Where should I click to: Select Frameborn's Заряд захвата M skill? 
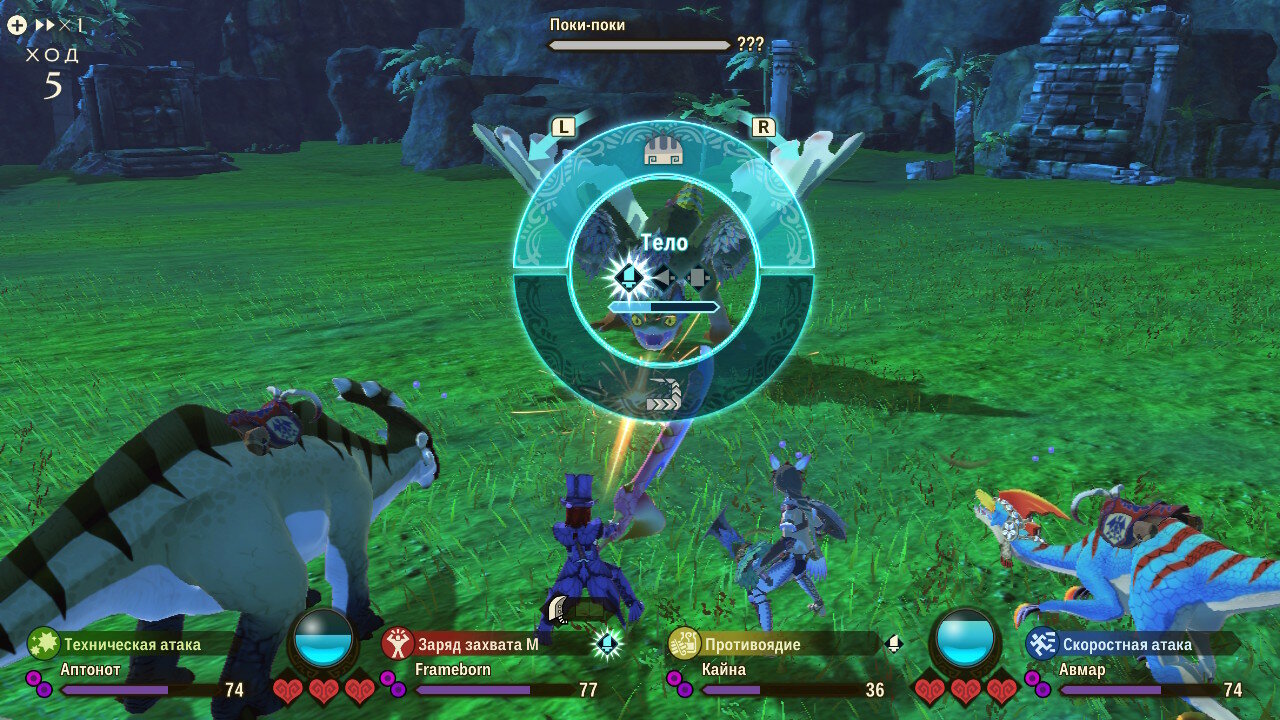[478, 644]
